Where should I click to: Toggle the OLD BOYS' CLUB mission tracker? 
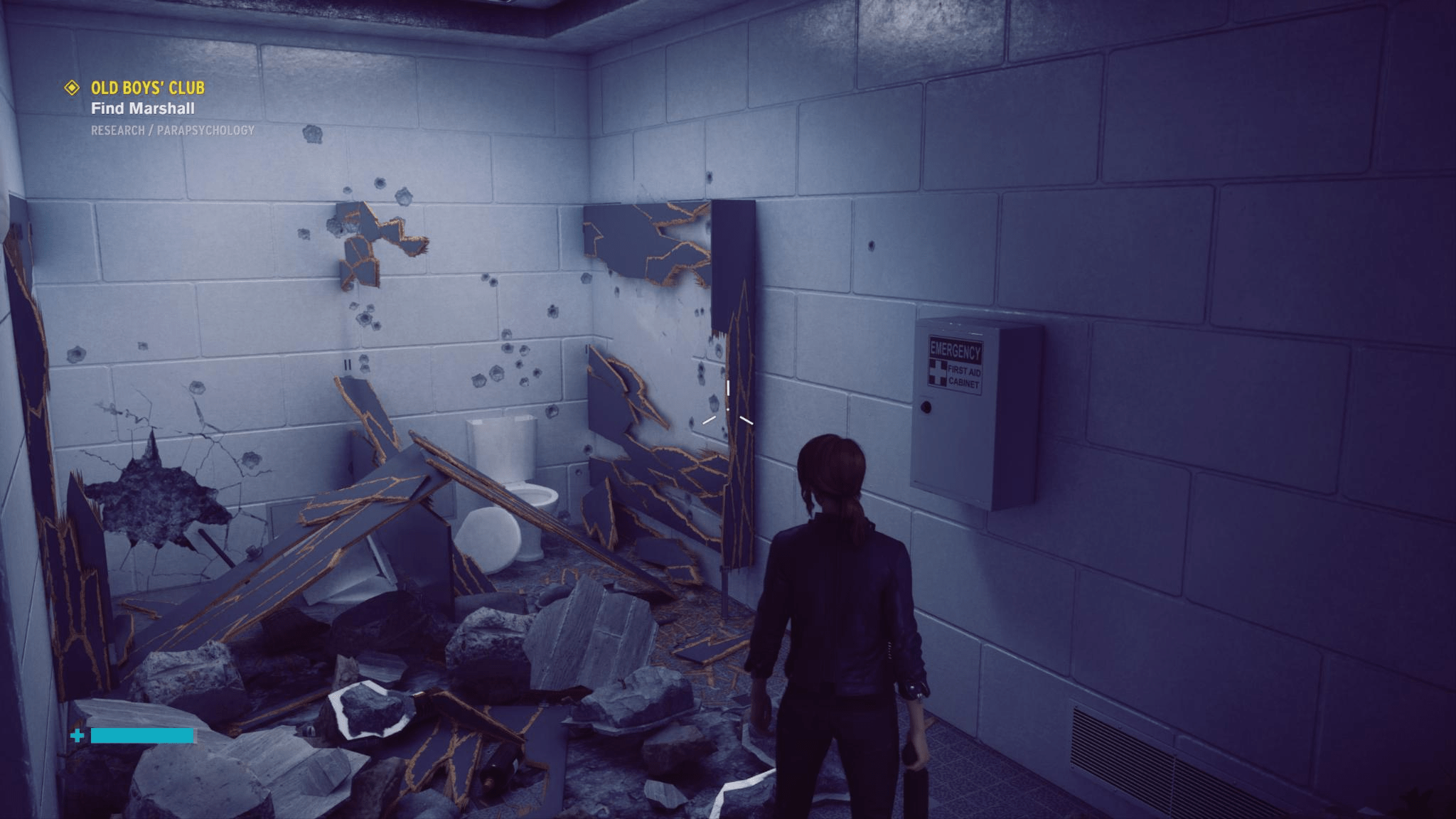coord(147,90)
